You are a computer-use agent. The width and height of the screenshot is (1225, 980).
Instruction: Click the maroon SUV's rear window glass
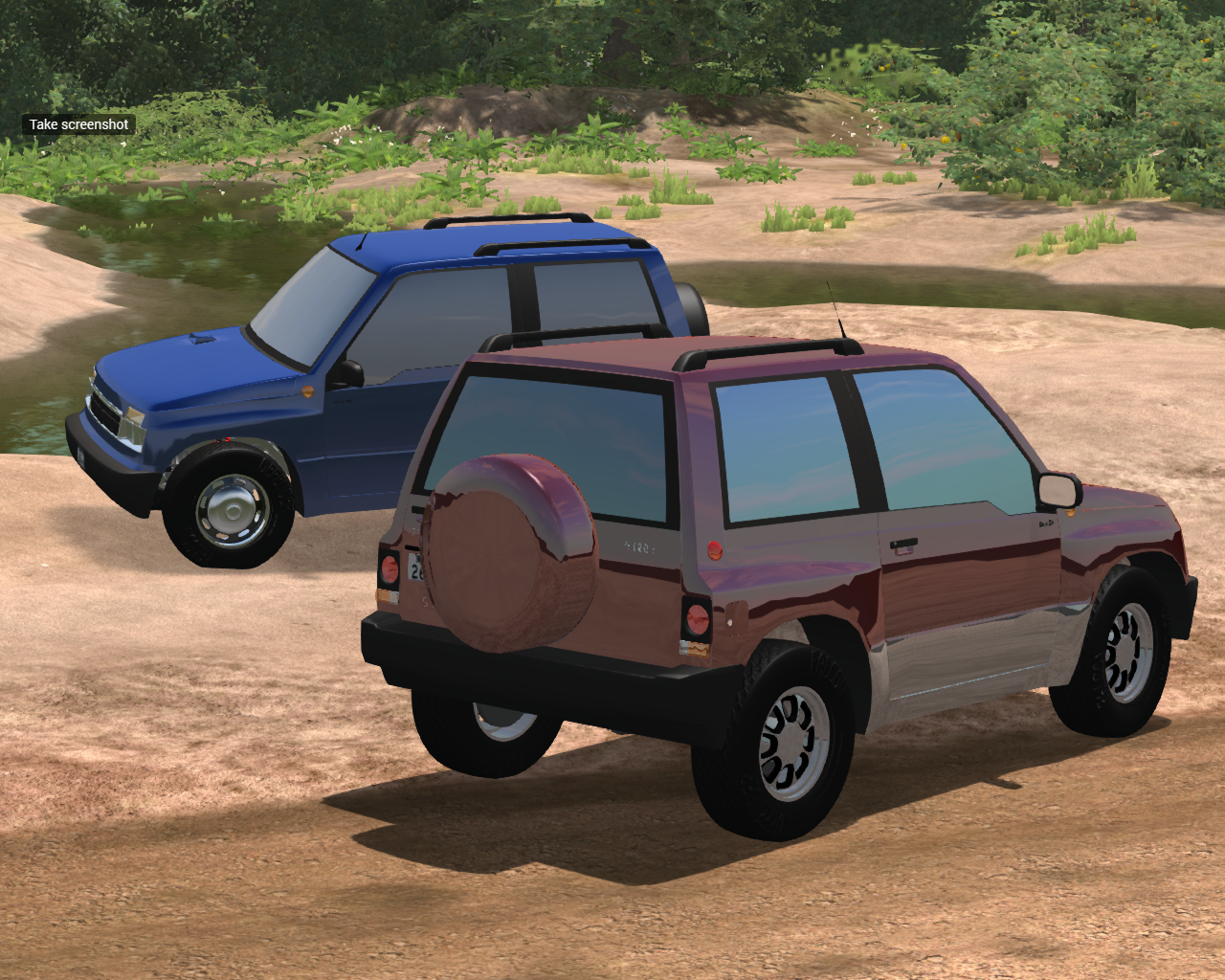[565, 412]
